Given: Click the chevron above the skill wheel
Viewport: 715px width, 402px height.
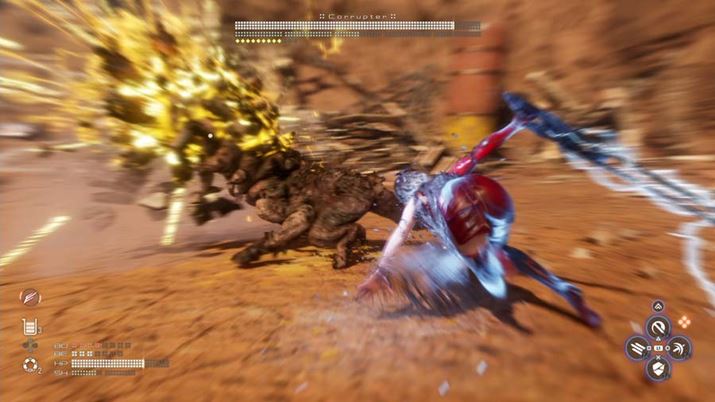Looking at the screenshot, I should click(x=658, y=307).
